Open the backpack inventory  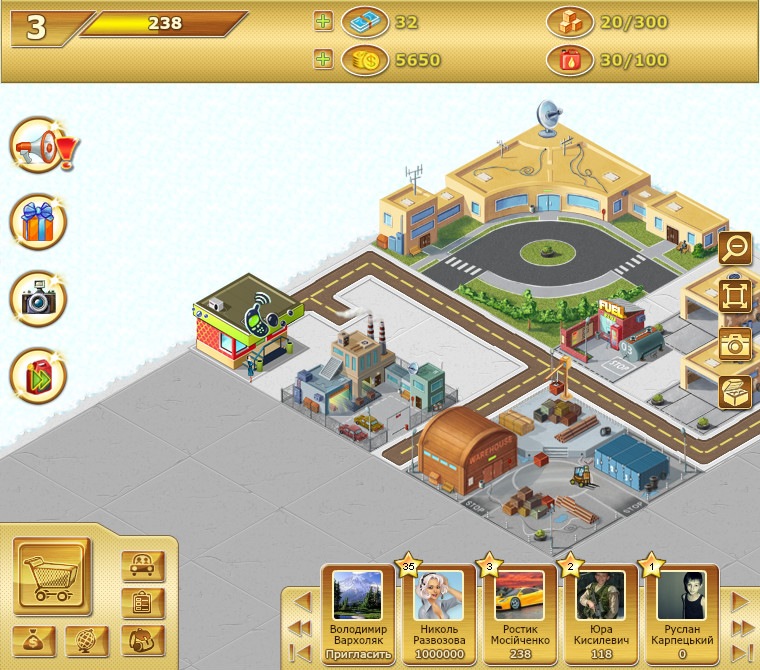(x=142, y=640)
